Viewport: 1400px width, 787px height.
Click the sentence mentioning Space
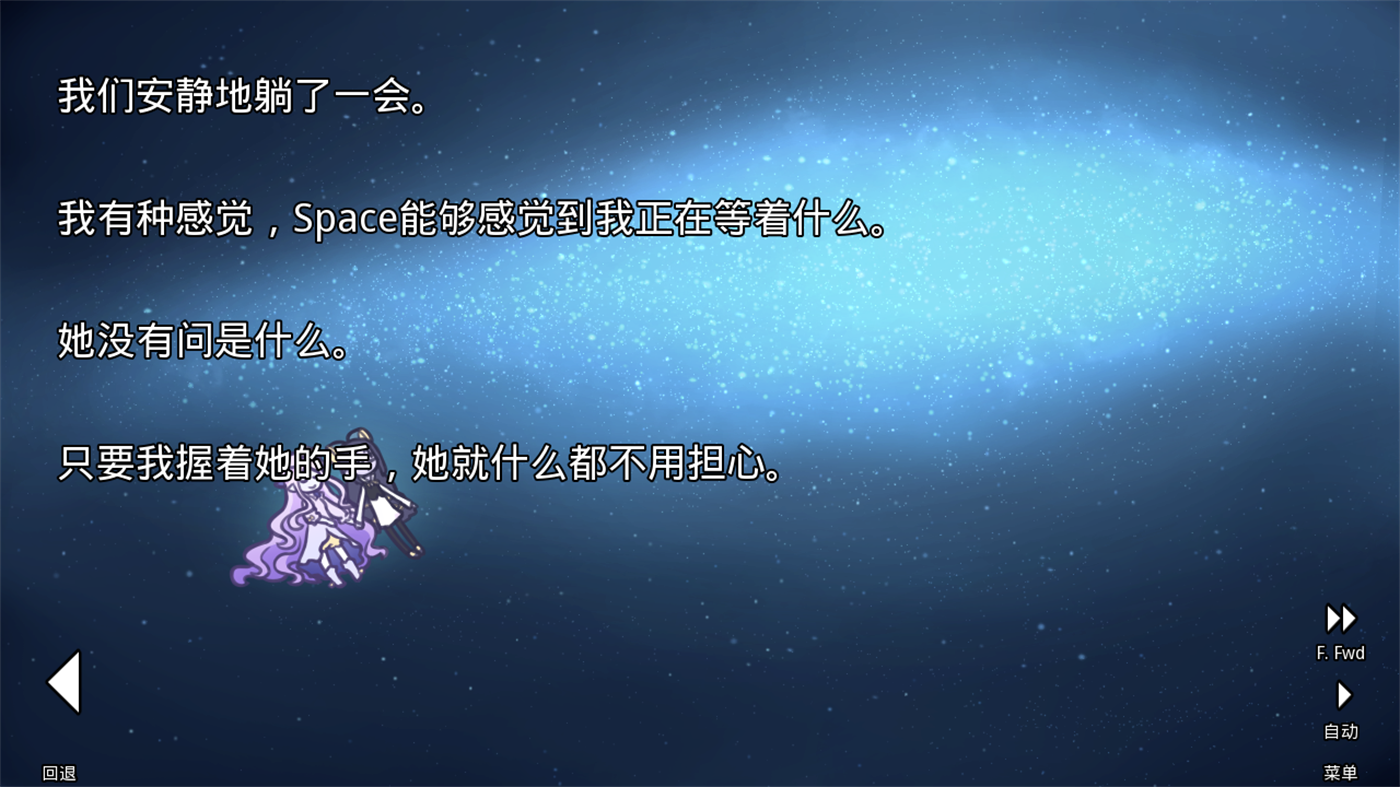pos(470,222)
